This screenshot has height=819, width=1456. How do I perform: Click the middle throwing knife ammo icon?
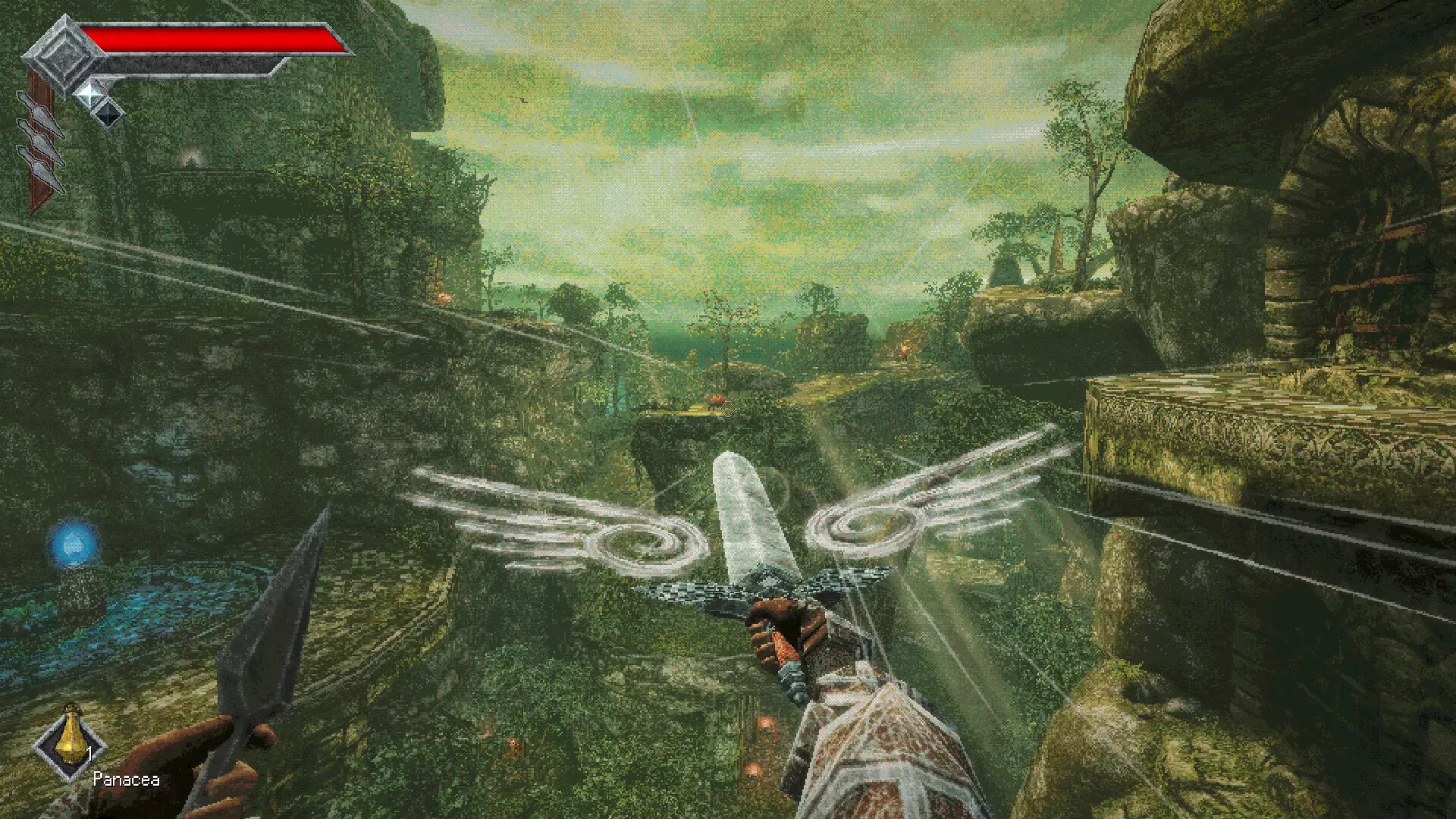click(x=40, y=139)
